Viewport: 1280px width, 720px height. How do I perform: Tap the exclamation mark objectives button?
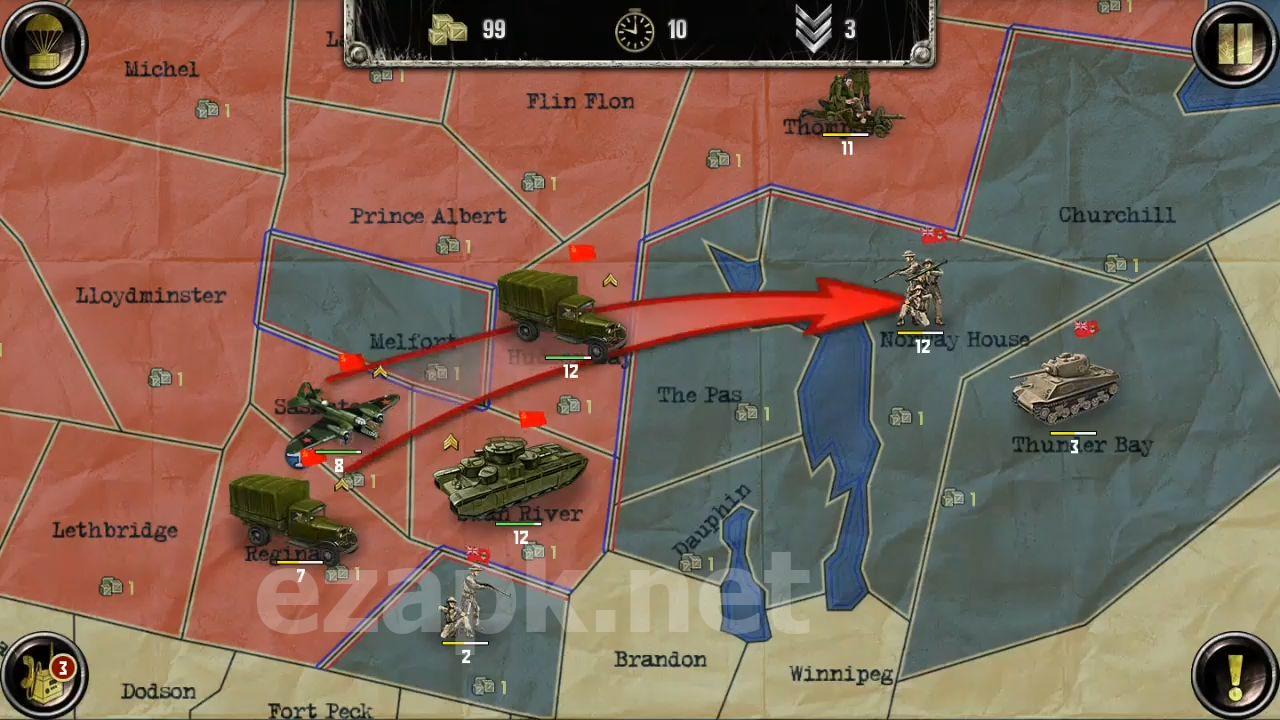pyautogui.click(x=1235, y=676)
